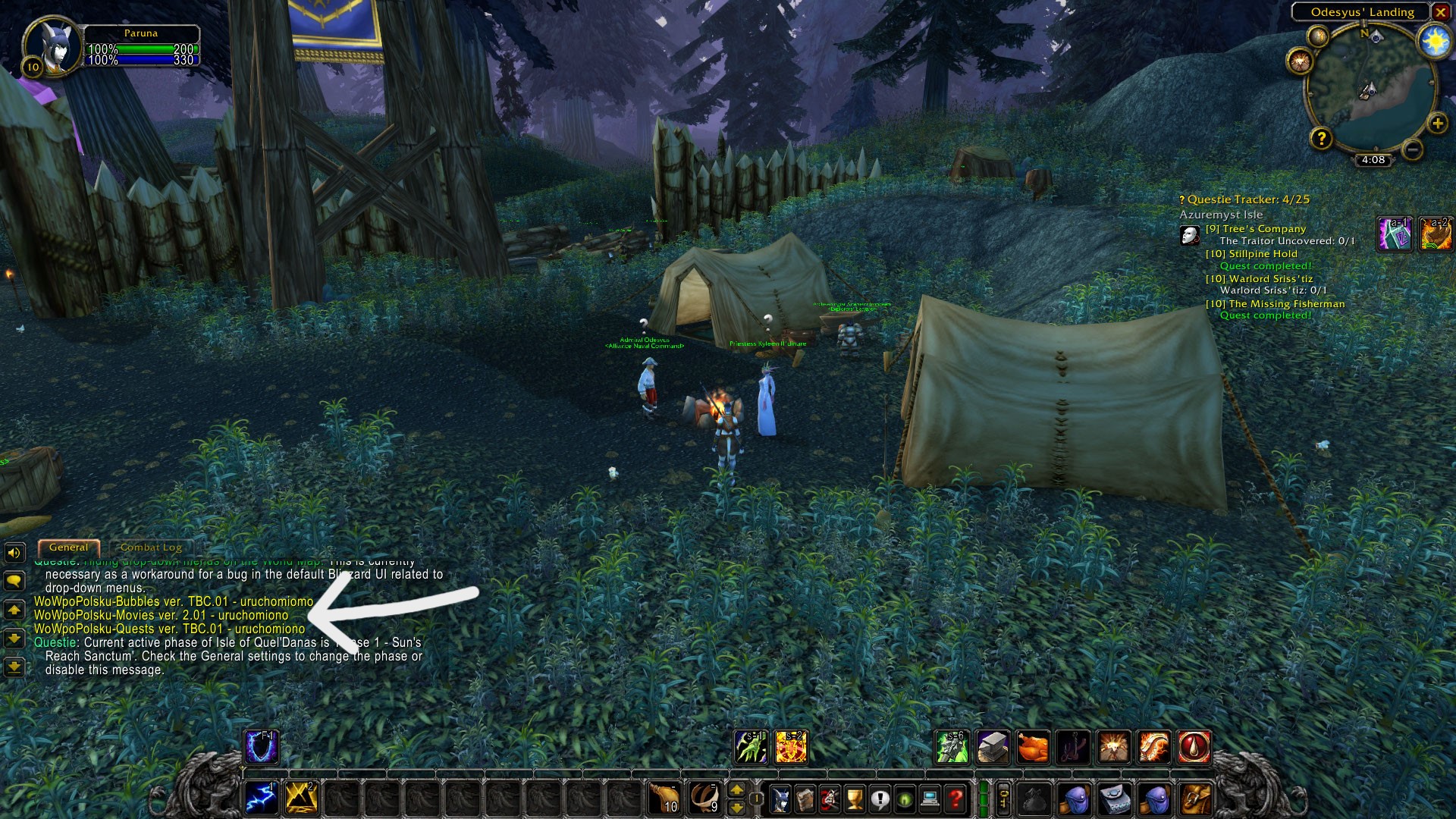This screenshot has height=819, width=1456.
Task: Activate the s-1 ability on the action bar
Action: 751,747
